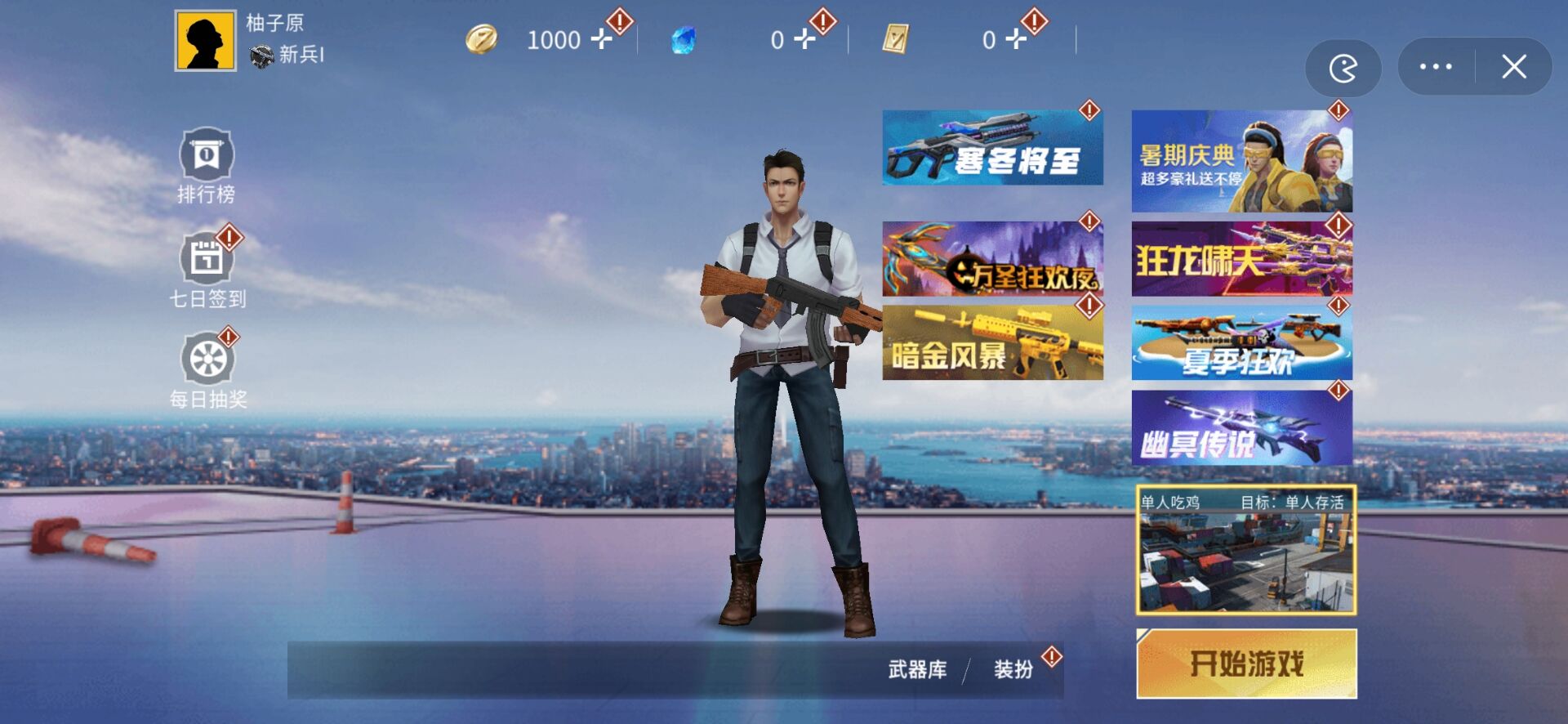Add diamonds with the plus icon
Viewport: 1568px width, 724px height.
click(804, 39)
